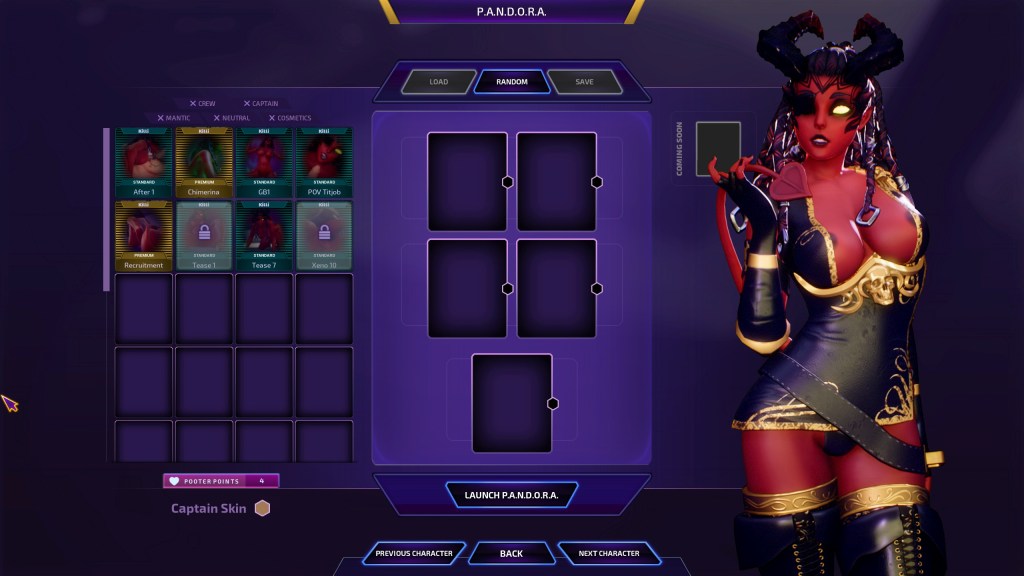Toggle the Captain filter
The height and width of the screenshot is (576, 1024).
click(x=260, y=104)
